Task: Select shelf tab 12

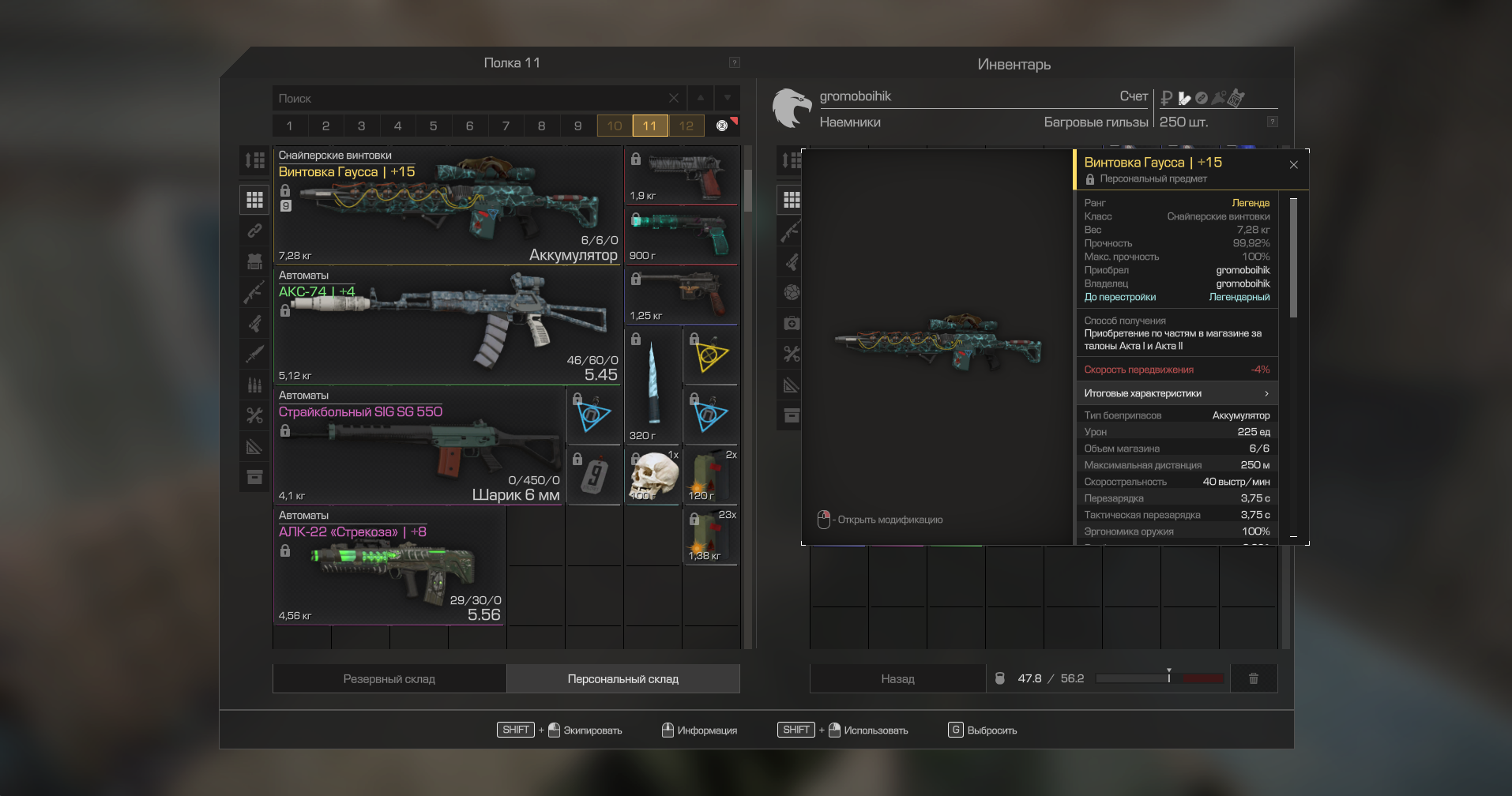Action: click(686, 126)
